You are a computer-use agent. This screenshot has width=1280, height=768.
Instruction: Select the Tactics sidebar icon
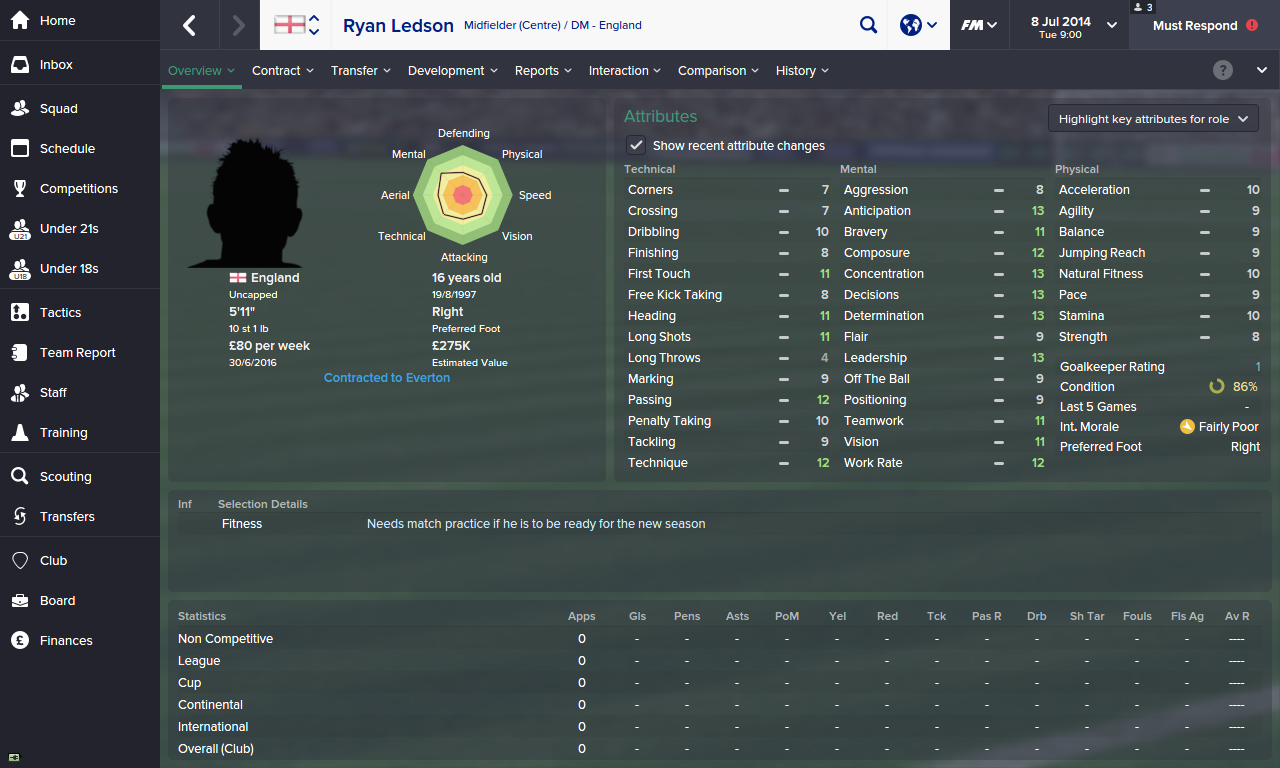tap(57, 312)
